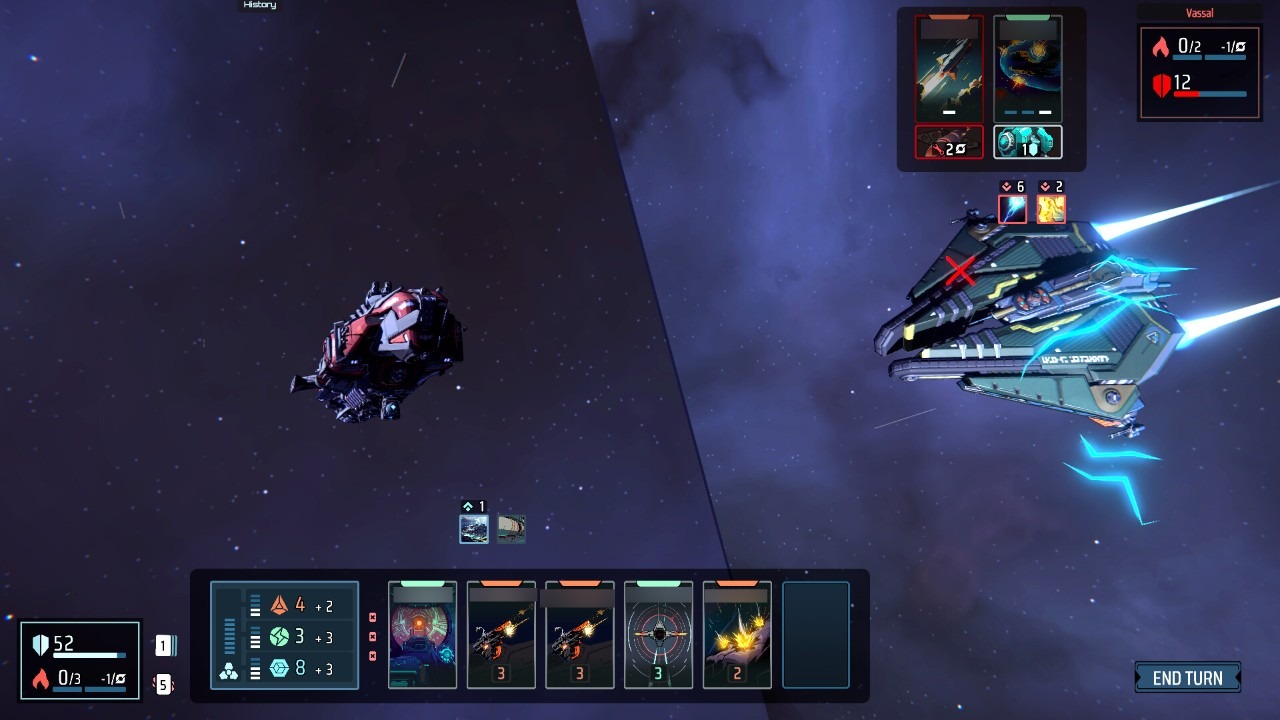The width and height of the screenshot is (1280, 720).
Task: End the current turn
Action: click(1187, 678)
